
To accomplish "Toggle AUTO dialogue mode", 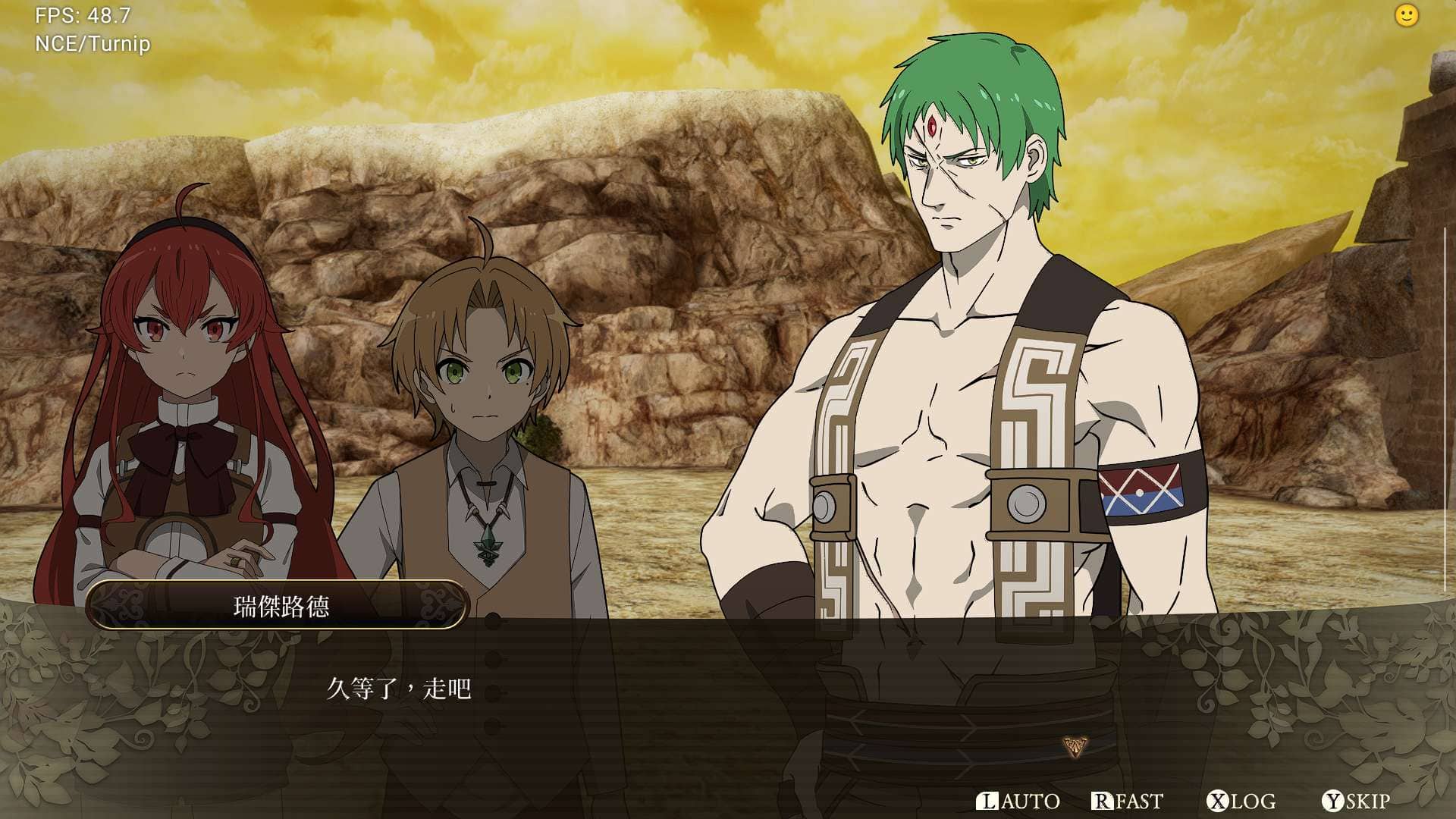I will tap(1018, 801).
